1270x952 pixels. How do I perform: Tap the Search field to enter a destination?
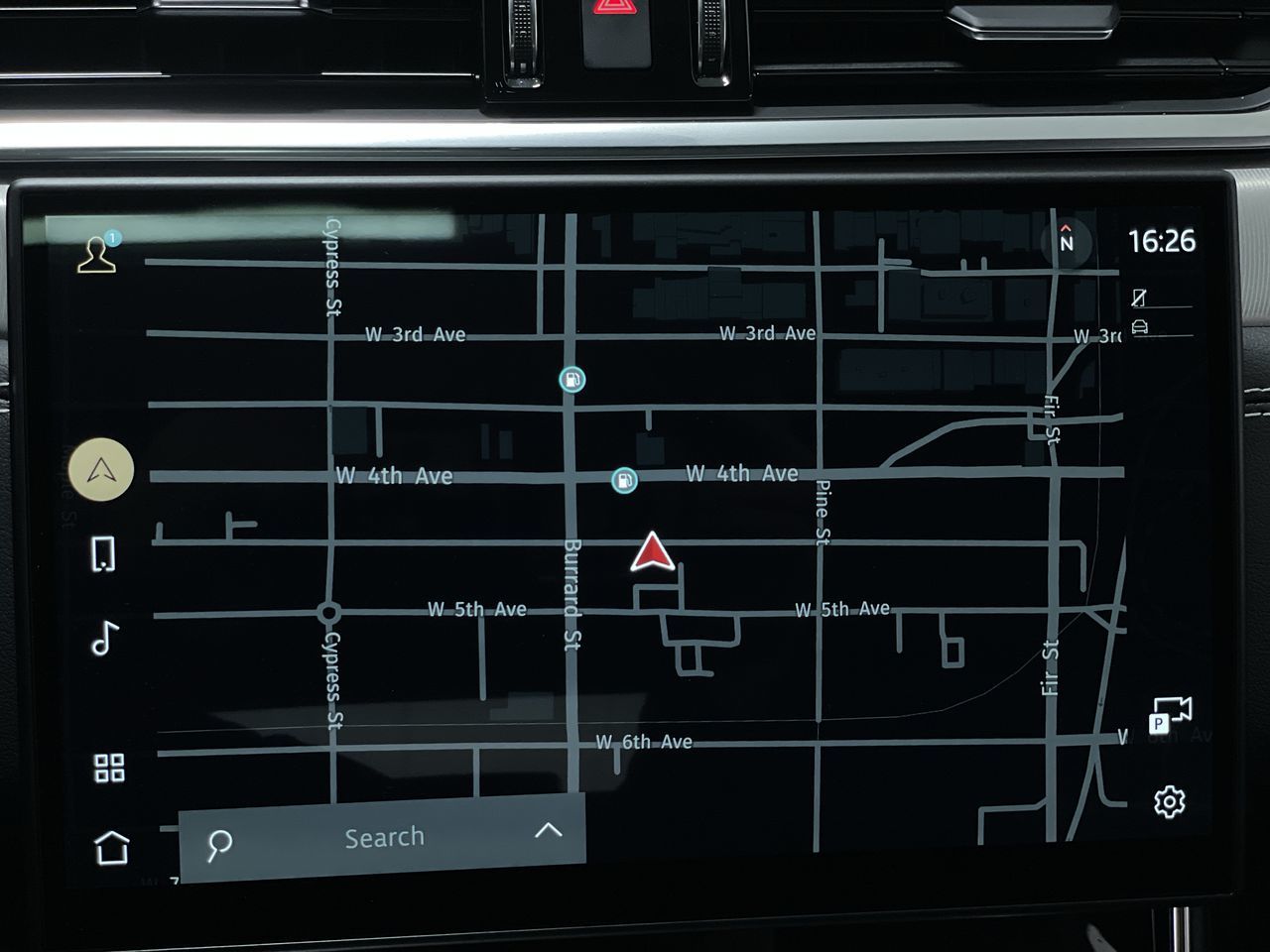click(385, 836)
